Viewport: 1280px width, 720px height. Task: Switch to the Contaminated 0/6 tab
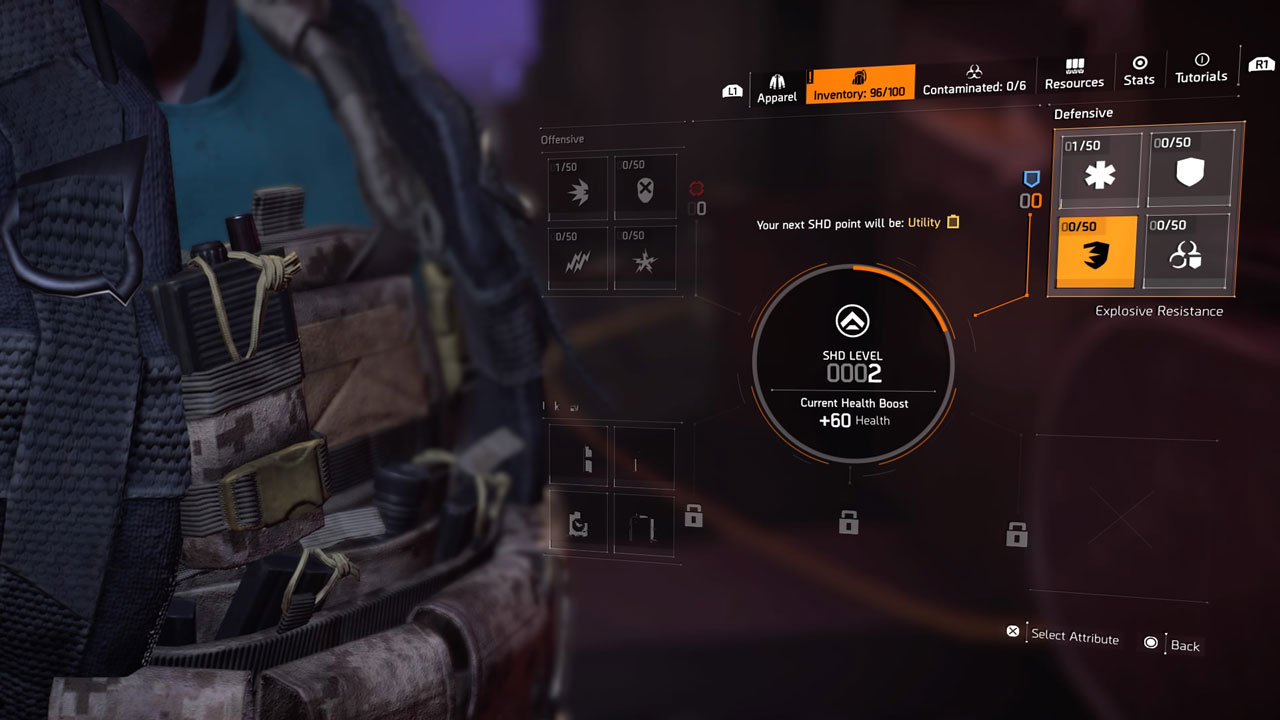(974, 80)
